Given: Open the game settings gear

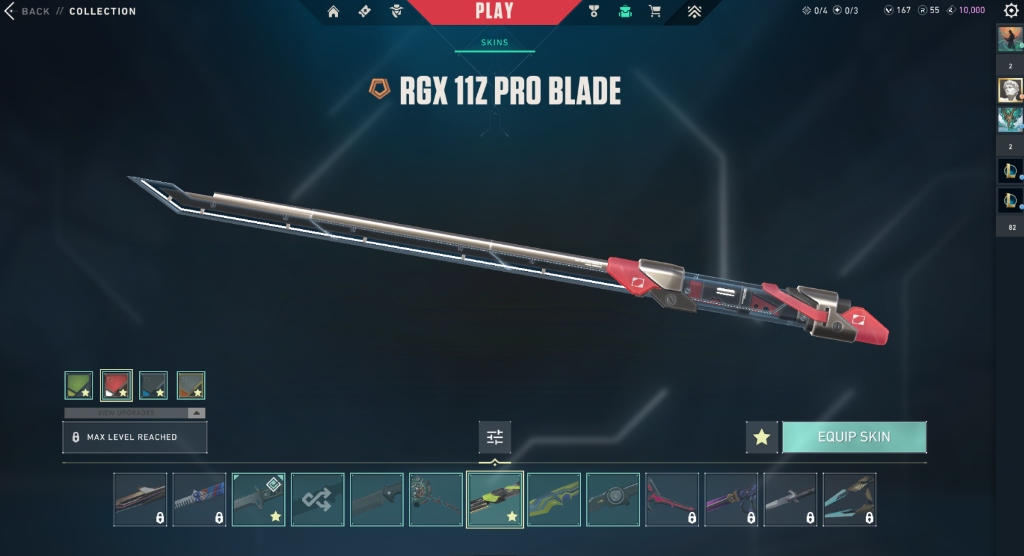Looking at the screenshot, I should [1011, 10].
